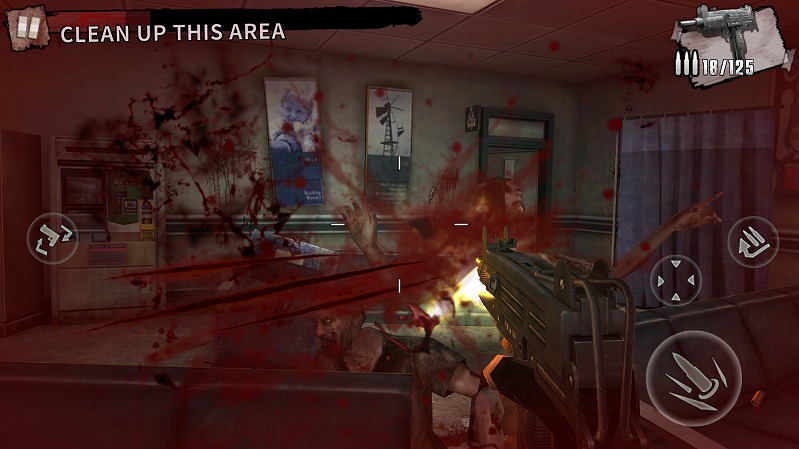Pause the game with the top-left button
799x449 pixels.
[x=28, y=28]
